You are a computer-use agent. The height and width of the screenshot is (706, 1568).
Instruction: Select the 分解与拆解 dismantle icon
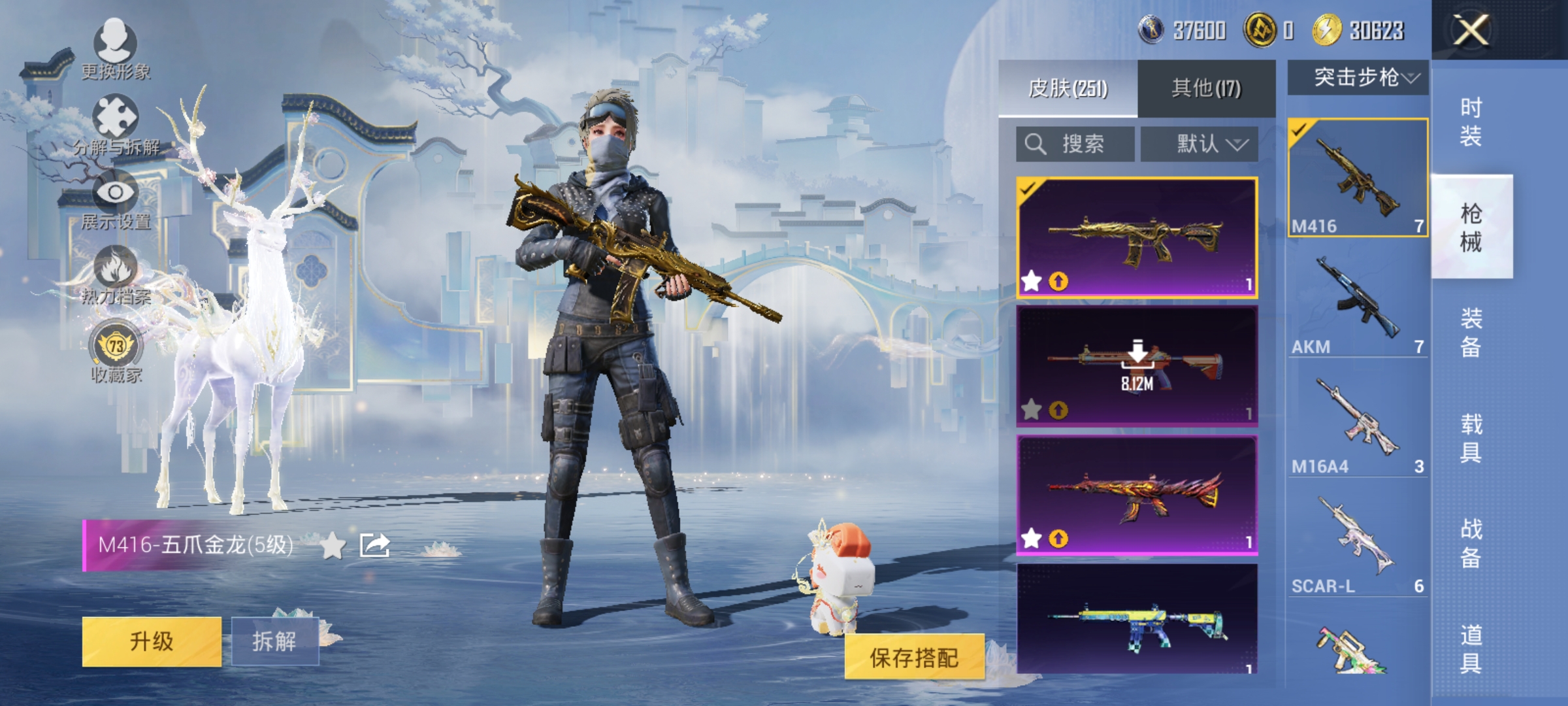click(115, 114)
